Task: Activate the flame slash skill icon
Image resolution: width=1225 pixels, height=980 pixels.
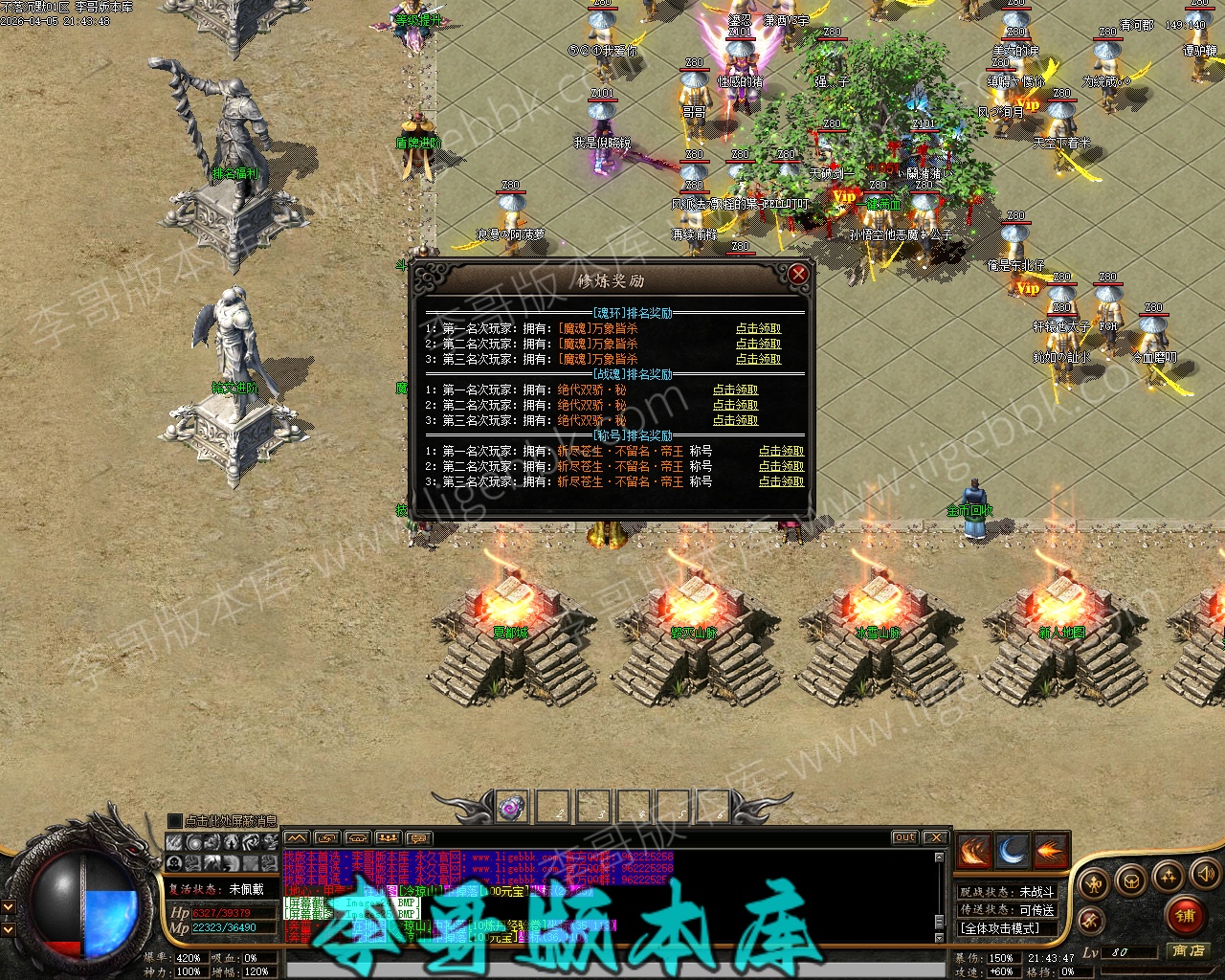Action: pos(973,851)
